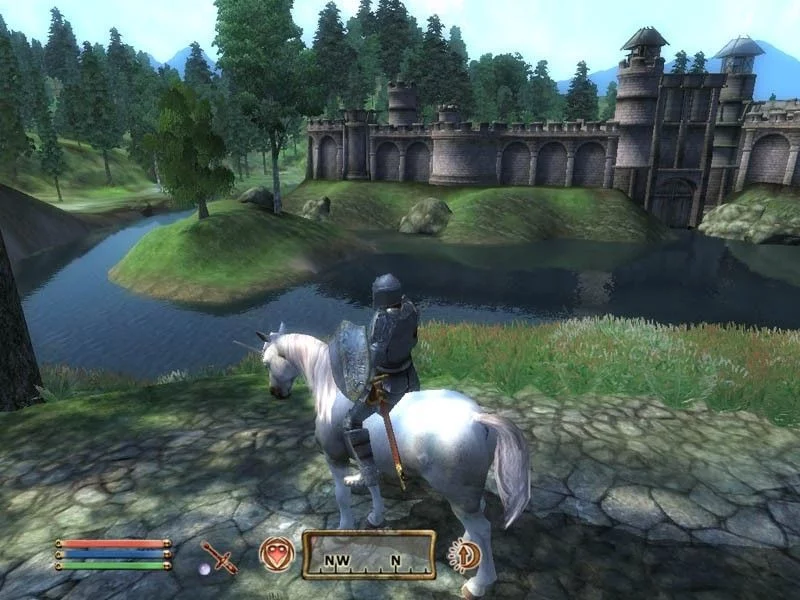
Task: Click the equipped sword weapon icon
Action: pyautogui.click(x=218, y=556)
